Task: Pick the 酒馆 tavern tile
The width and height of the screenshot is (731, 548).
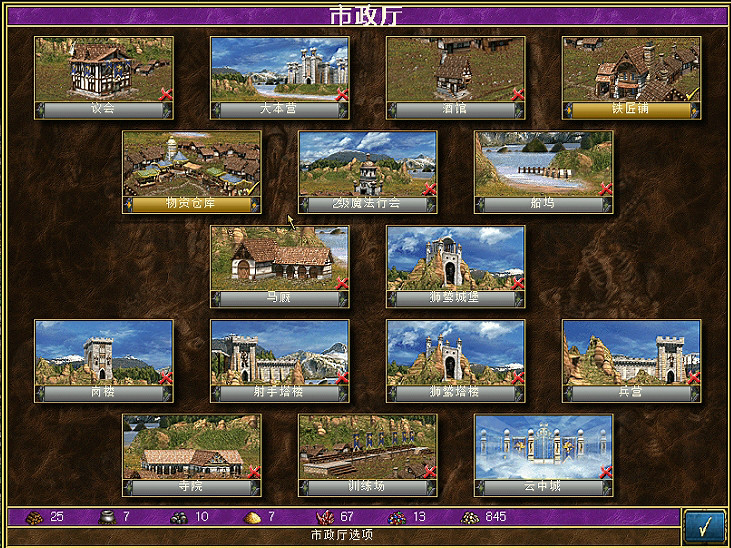Action: click(456, 70)
